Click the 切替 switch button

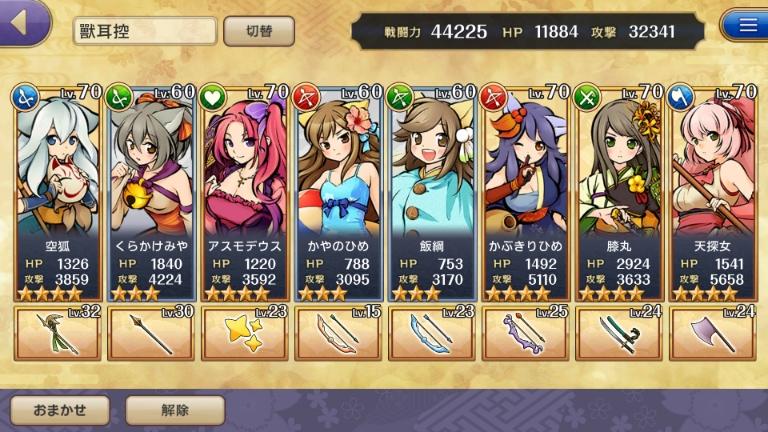tap(258, 31)
